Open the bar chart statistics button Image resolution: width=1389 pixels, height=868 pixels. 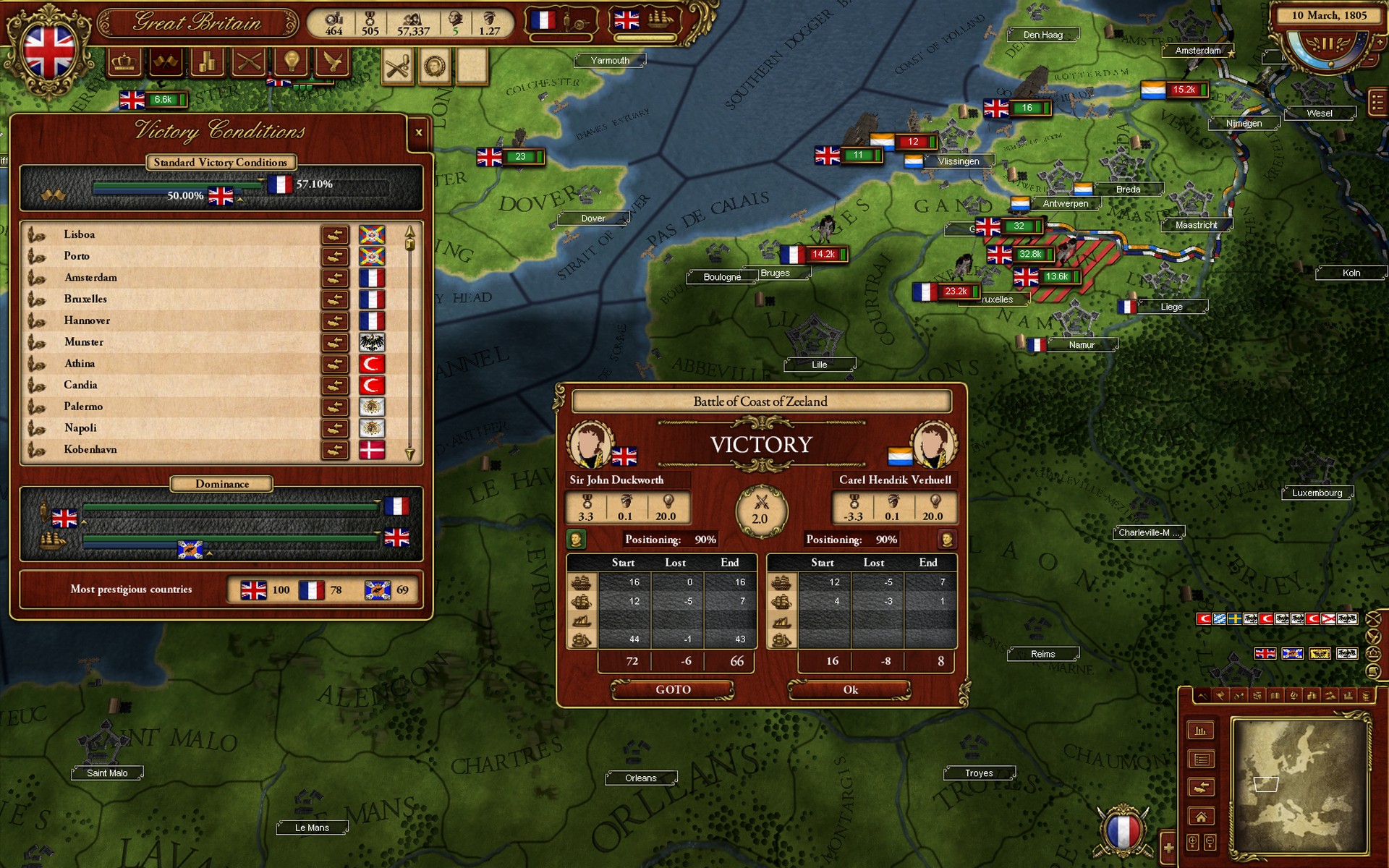1201,731
